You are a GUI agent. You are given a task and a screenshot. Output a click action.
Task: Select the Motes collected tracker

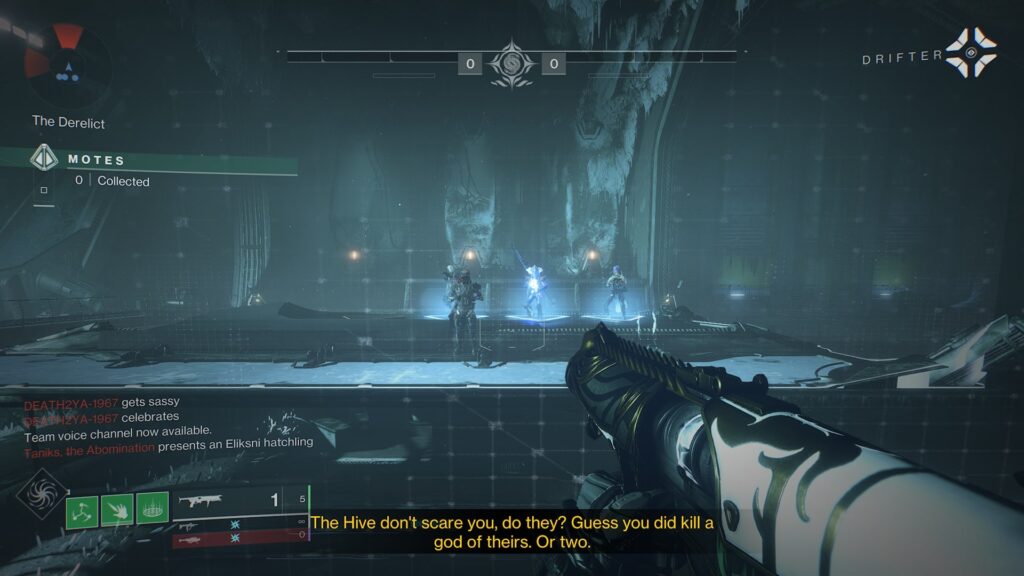[110, 170]
